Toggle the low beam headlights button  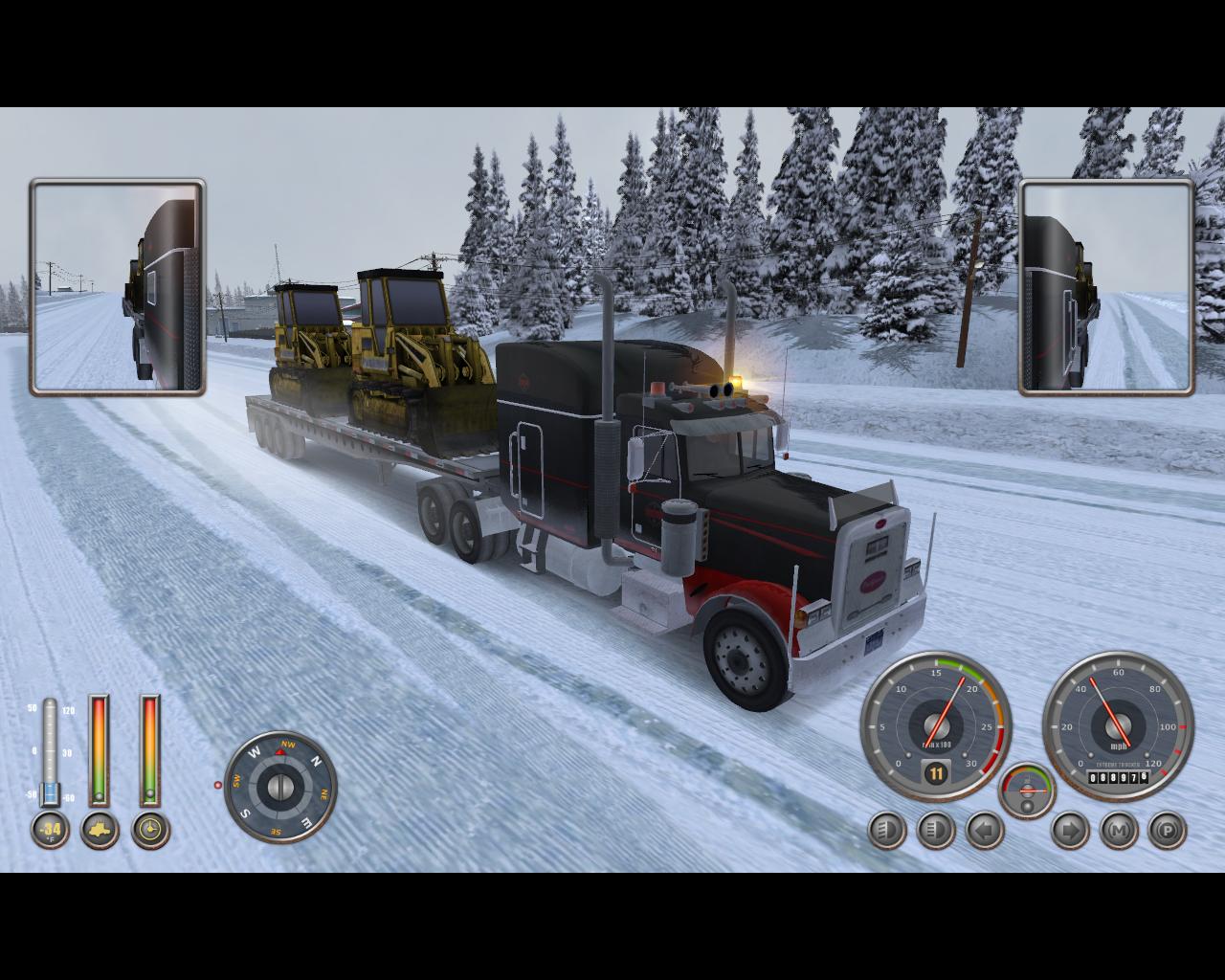coord(887,830)
